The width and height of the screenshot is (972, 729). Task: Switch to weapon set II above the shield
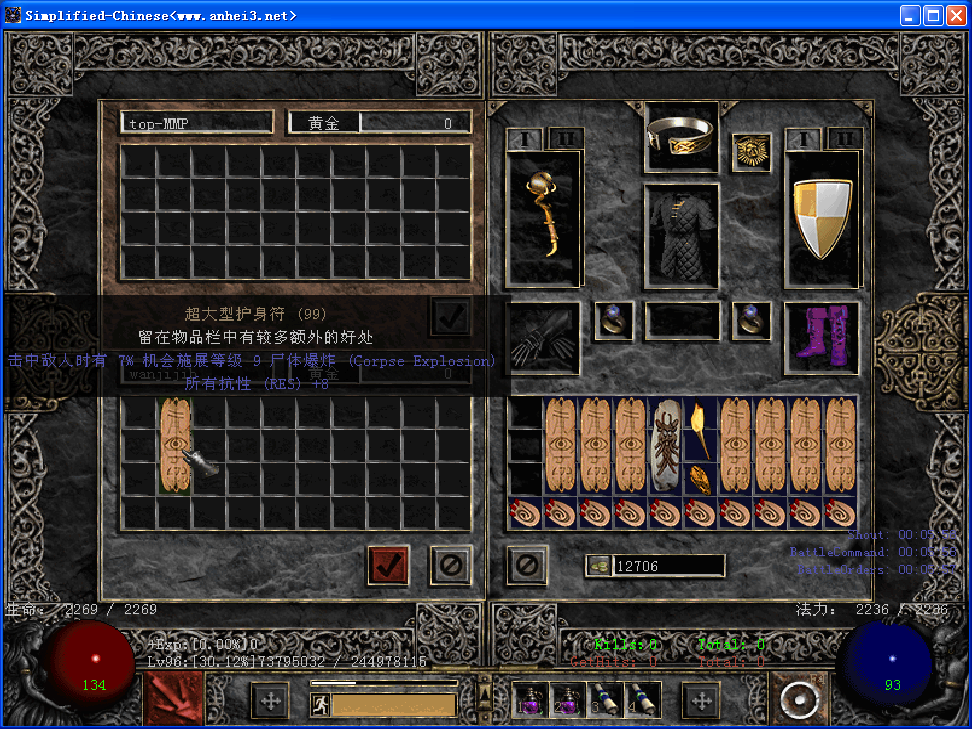point(846,139)
